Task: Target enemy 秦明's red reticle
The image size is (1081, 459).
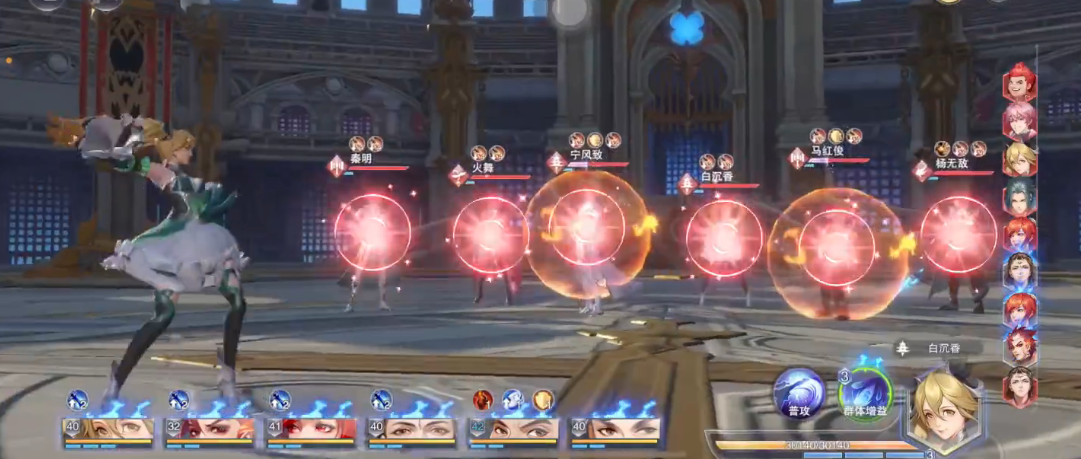Action: click(372, 232)
